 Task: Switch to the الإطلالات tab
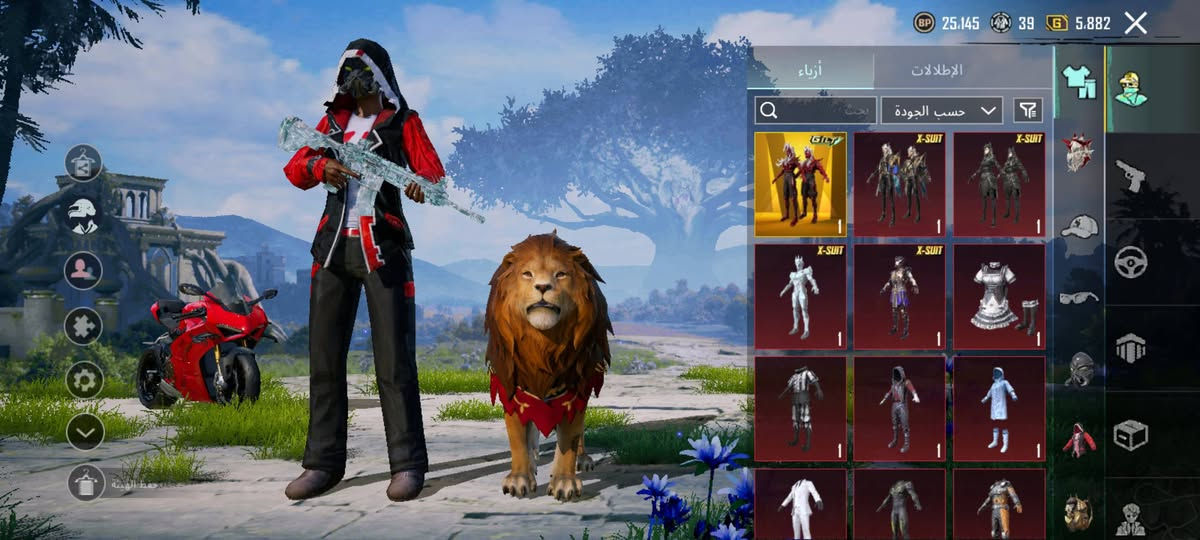(937, 70)
